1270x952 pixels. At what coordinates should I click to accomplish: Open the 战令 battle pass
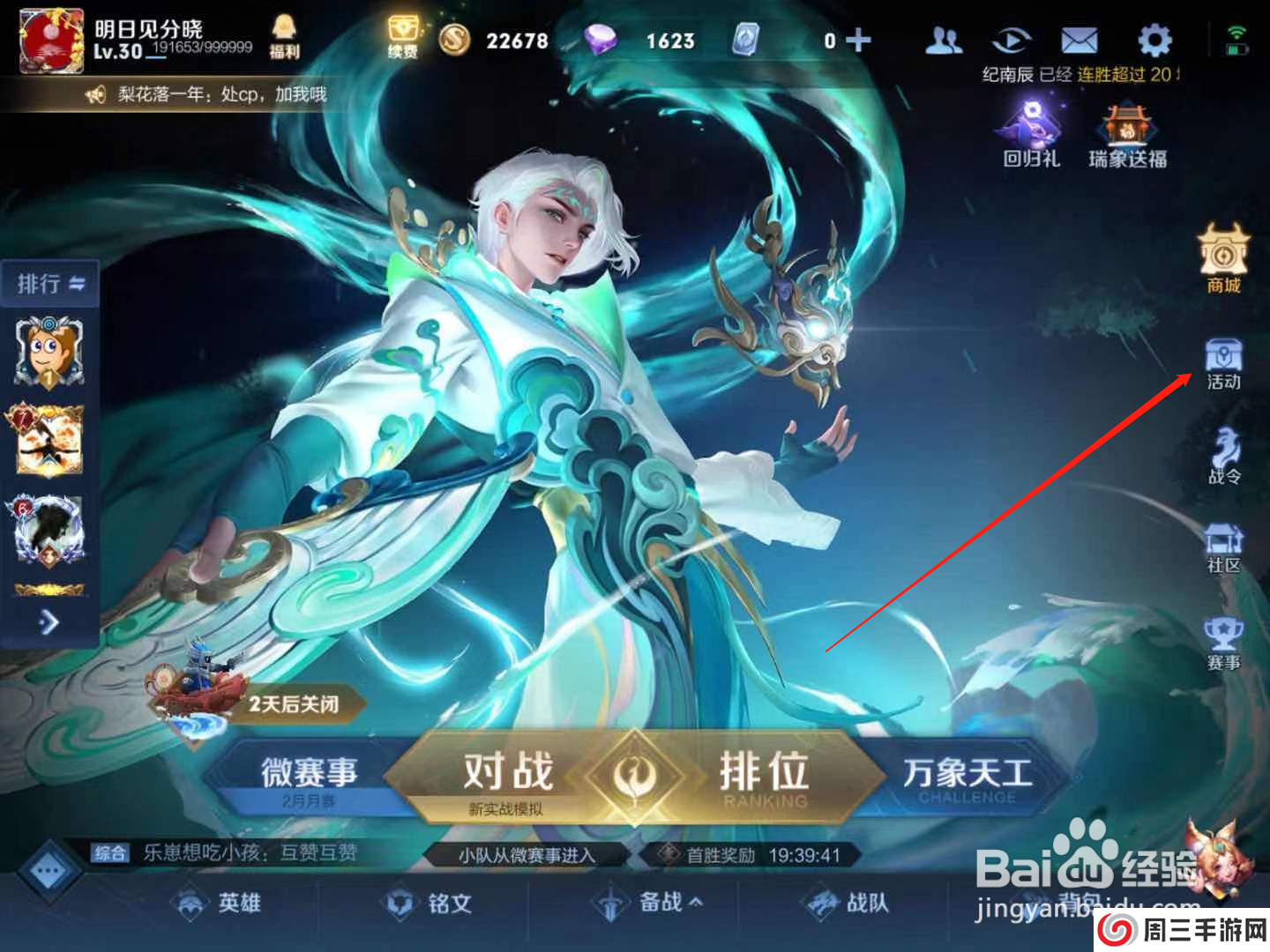(1223, 454)
